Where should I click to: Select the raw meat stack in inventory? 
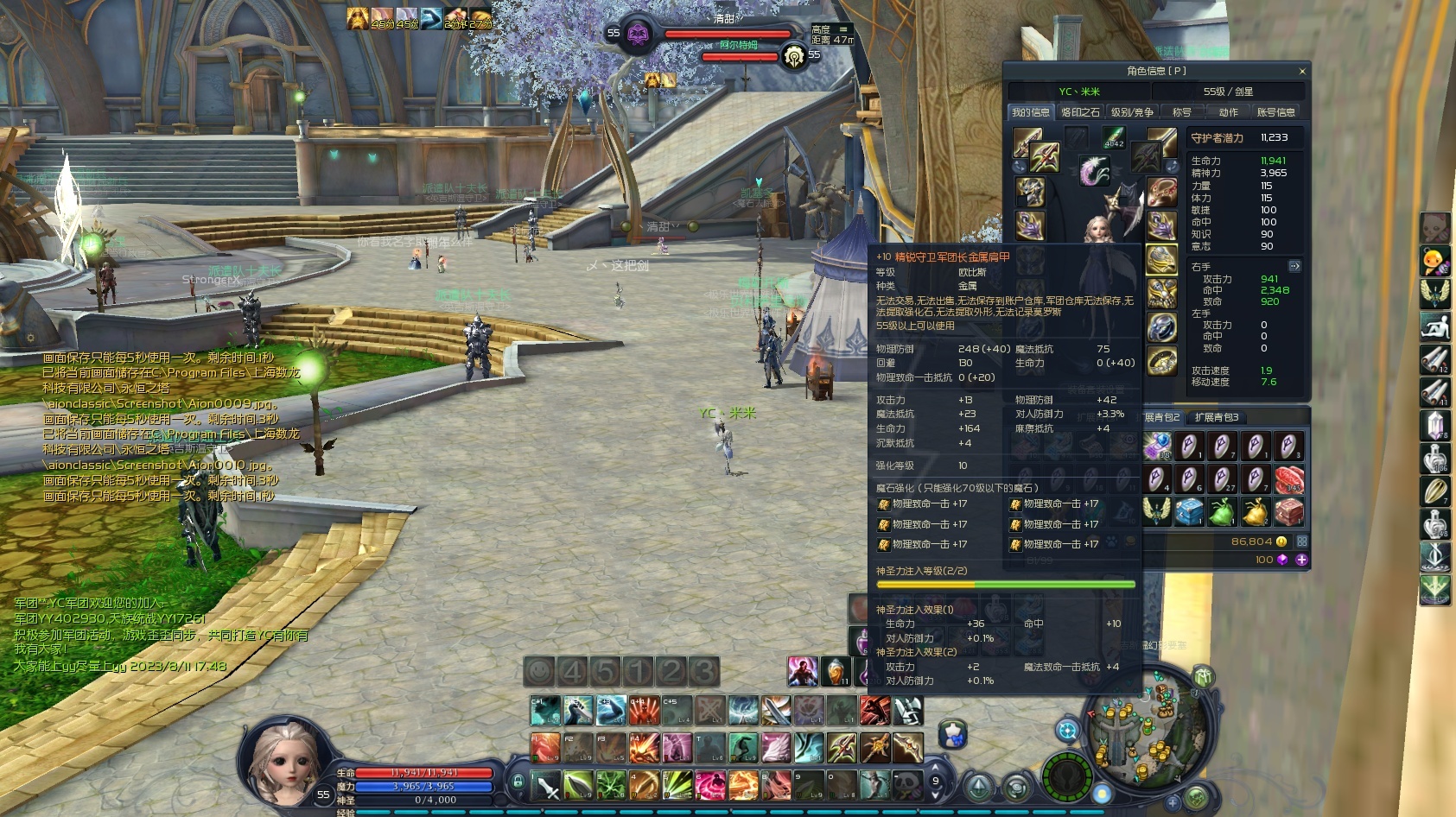click(x=1288, y=479)
